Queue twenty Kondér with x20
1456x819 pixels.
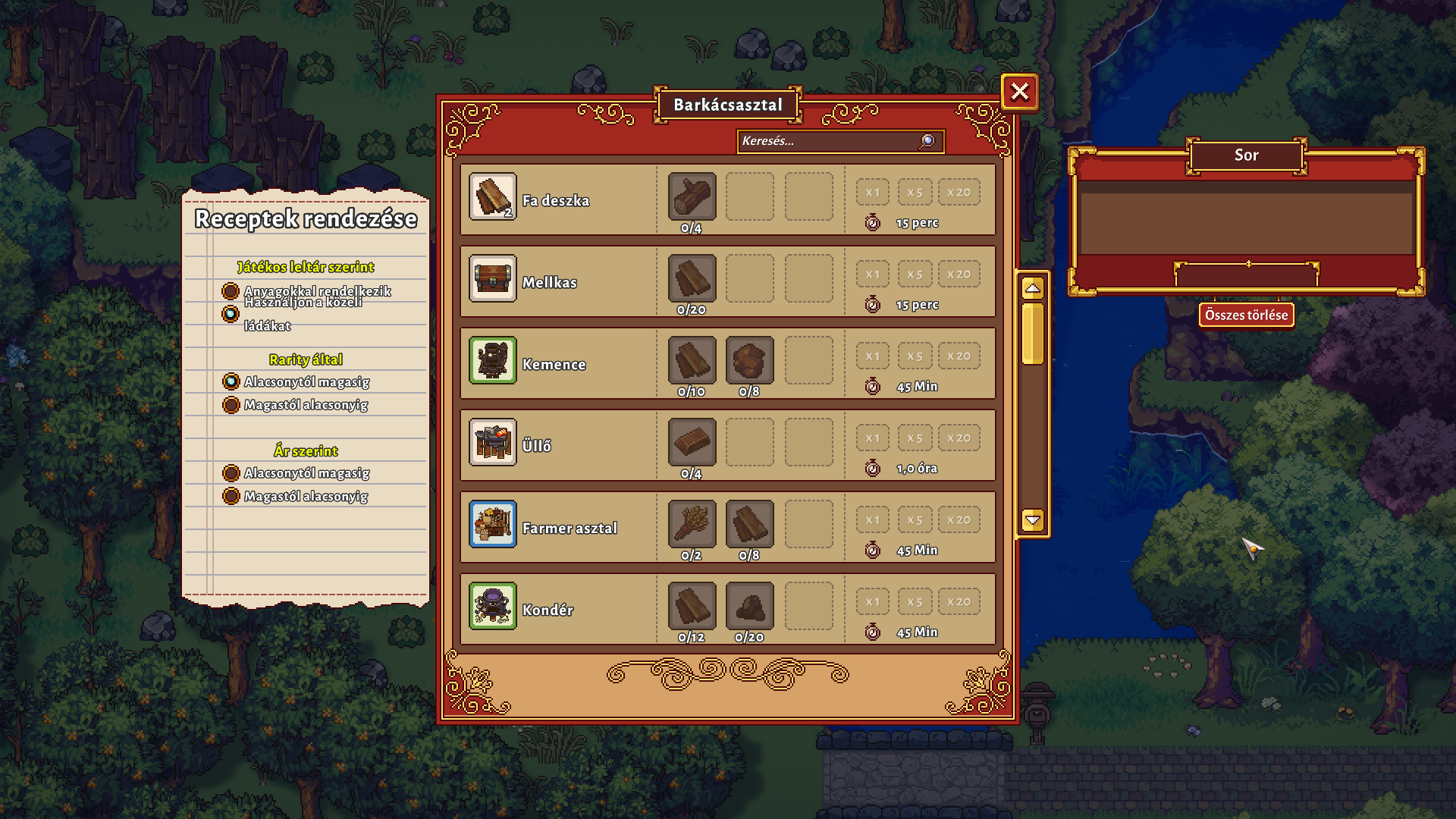[959, 602]
